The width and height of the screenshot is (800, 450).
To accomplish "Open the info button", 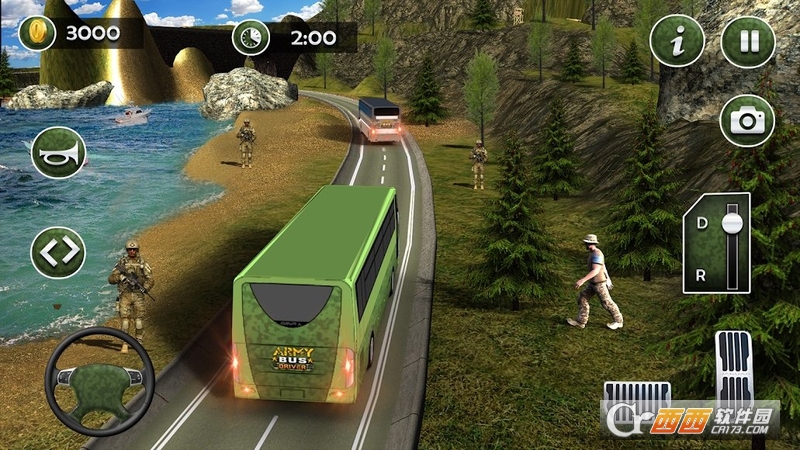I will (x=677, y=42).
